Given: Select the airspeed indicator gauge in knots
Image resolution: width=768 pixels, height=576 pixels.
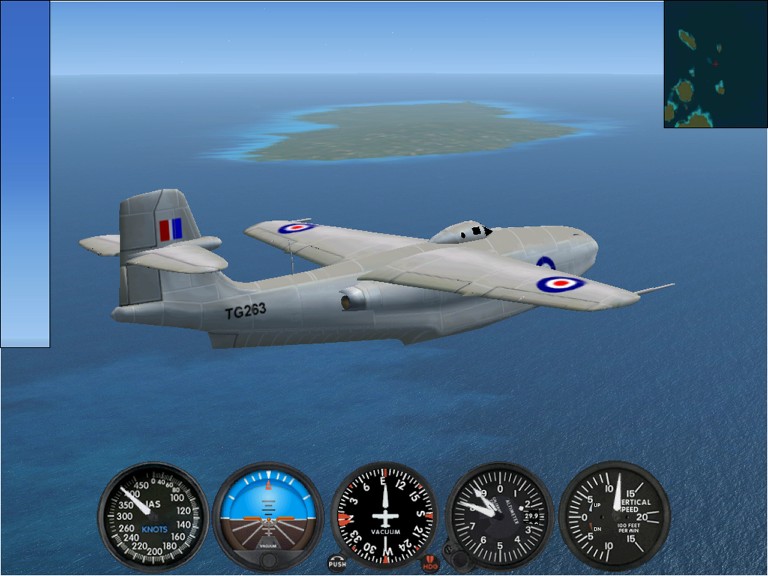Looking at the screenshot, I should pyautogui.click(x=152, y=516).
